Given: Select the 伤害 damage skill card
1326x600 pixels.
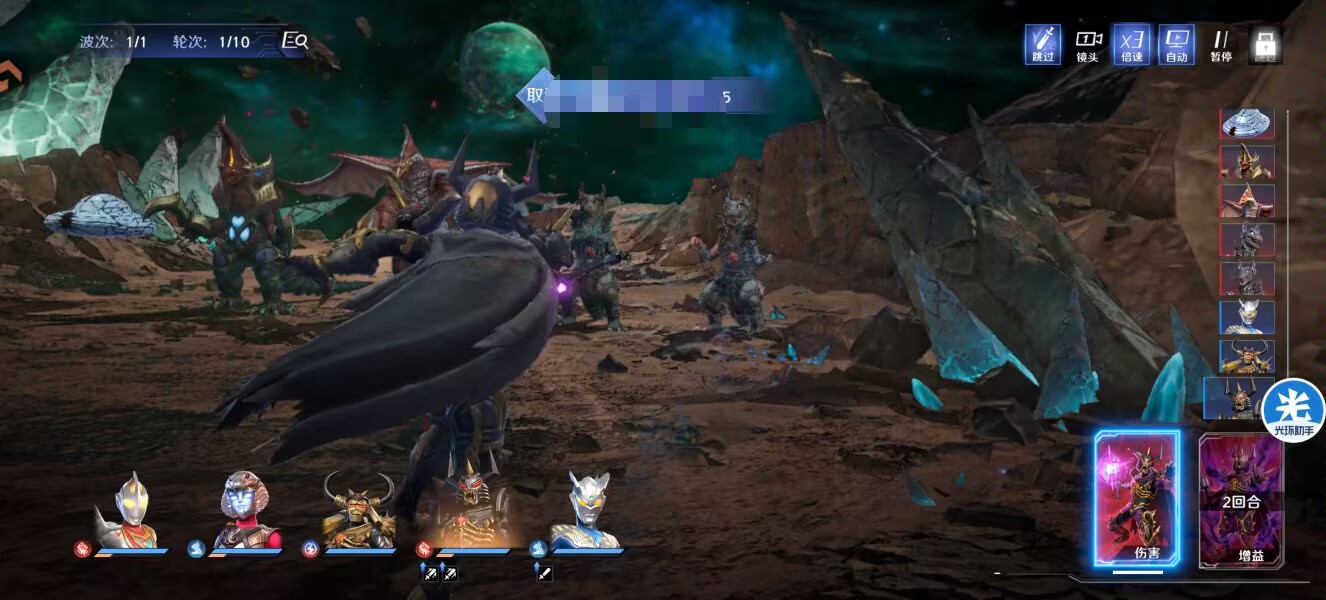Looking at the screenshot, I should point(1137,499).
